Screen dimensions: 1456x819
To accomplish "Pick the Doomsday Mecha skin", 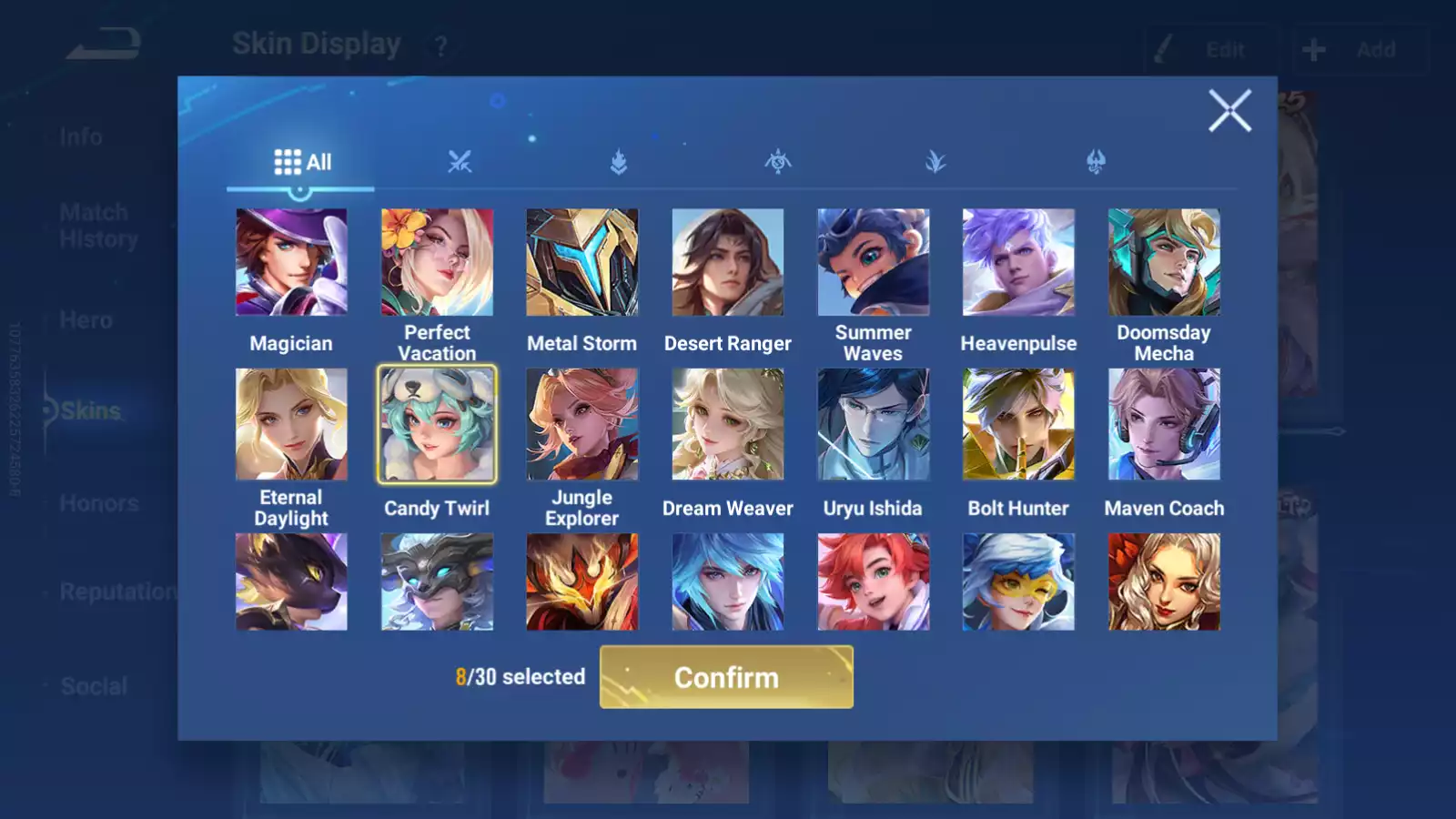I will point(1164,262).
